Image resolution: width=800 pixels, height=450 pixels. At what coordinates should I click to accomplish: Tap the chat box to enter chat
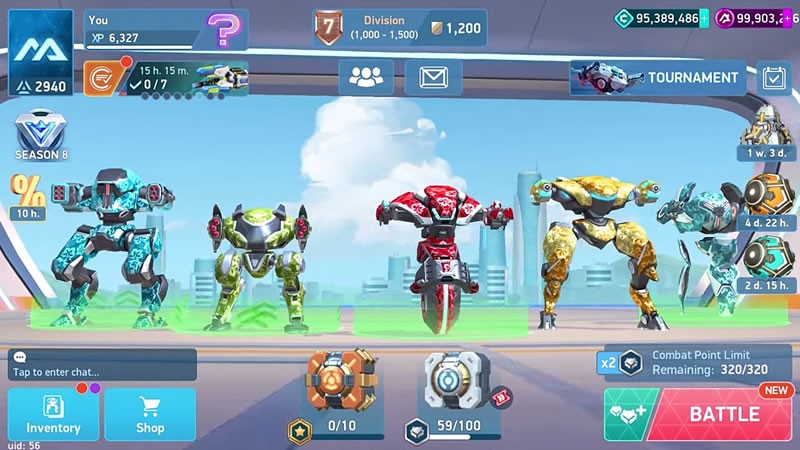click(102, 365)
